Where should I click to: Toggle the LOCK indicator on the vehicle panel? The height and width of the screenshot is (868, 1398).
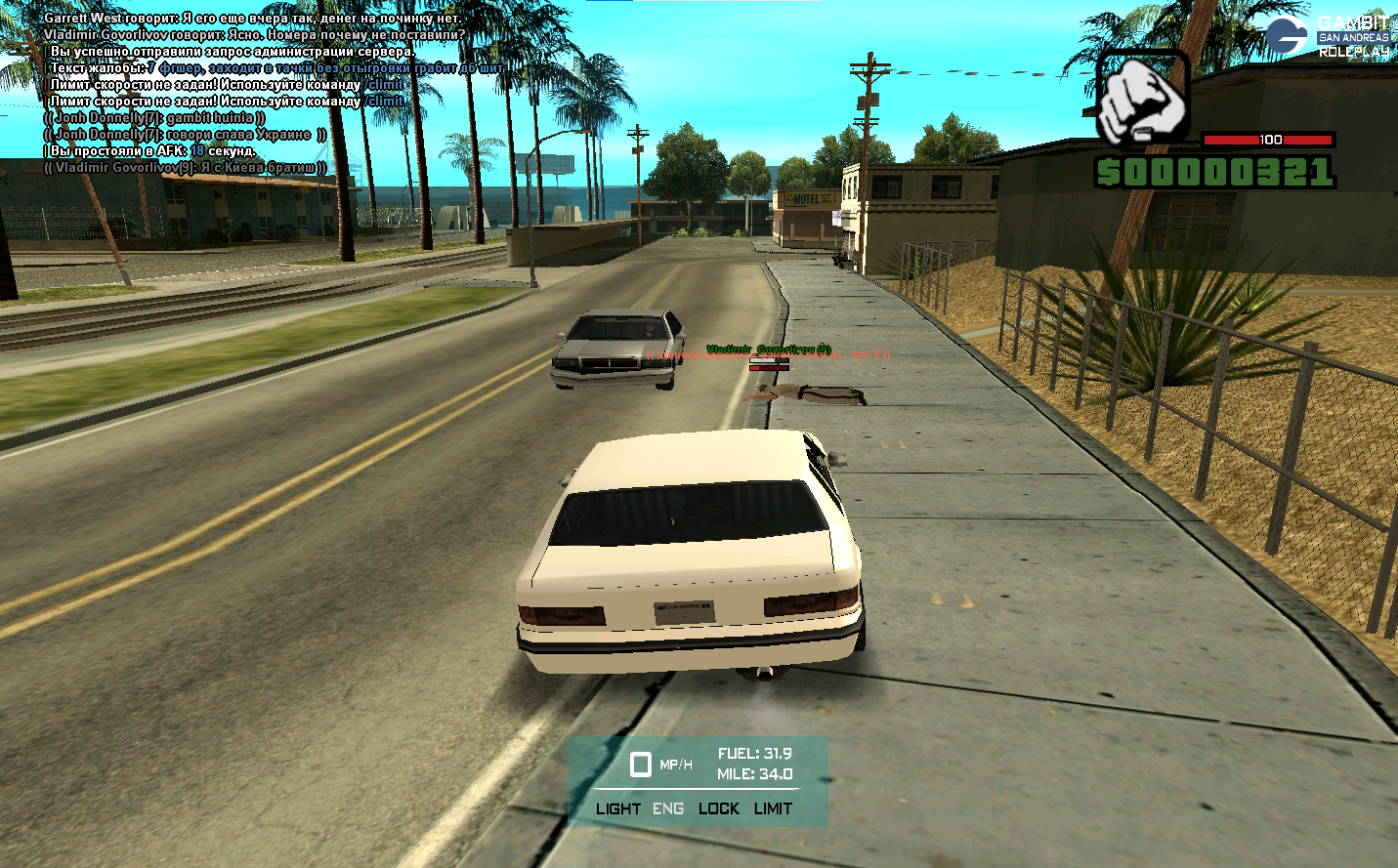coord(719,808)
